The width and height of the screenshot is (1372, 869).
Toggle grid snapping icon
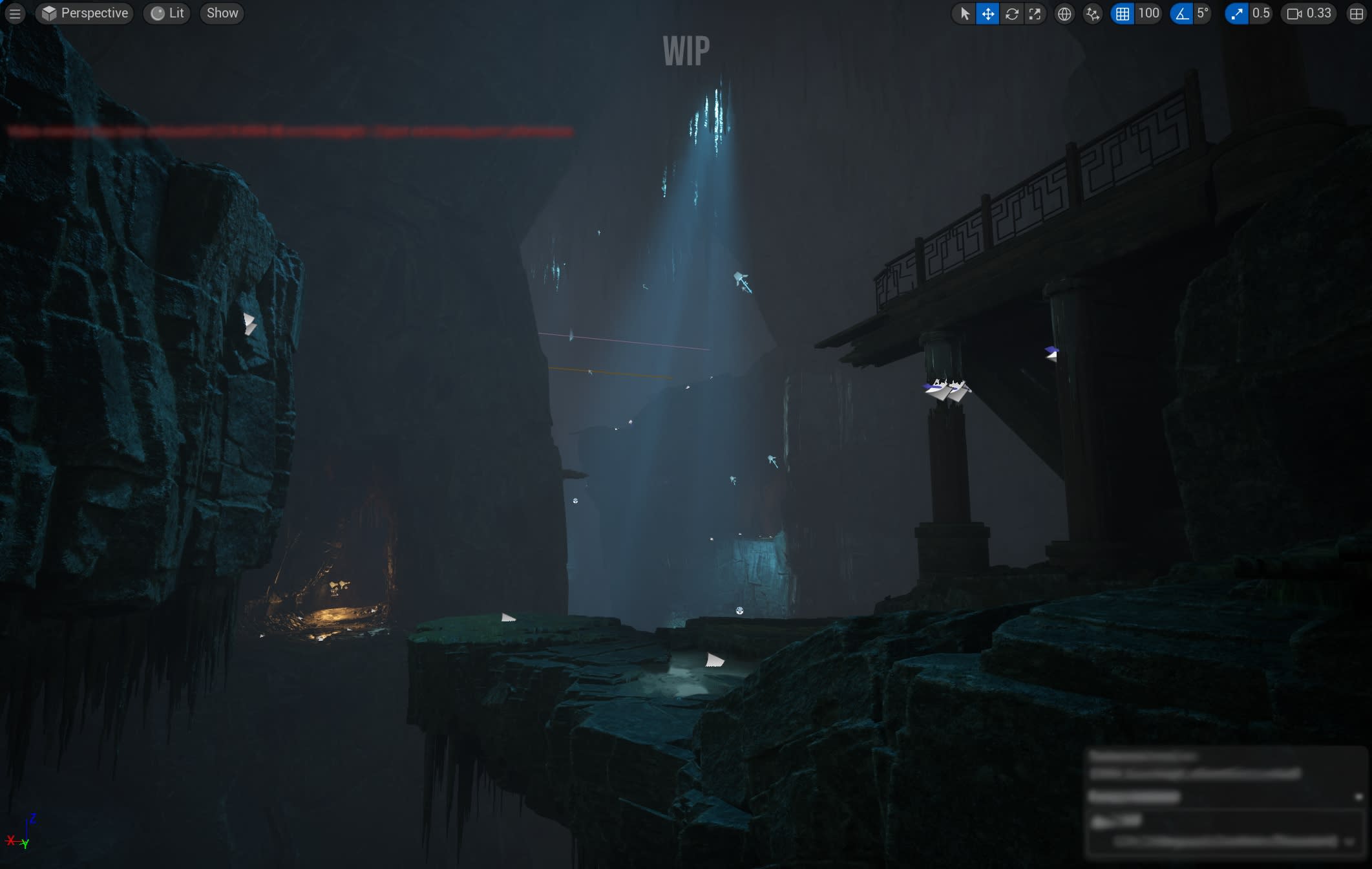click(x=1123, y=14)
